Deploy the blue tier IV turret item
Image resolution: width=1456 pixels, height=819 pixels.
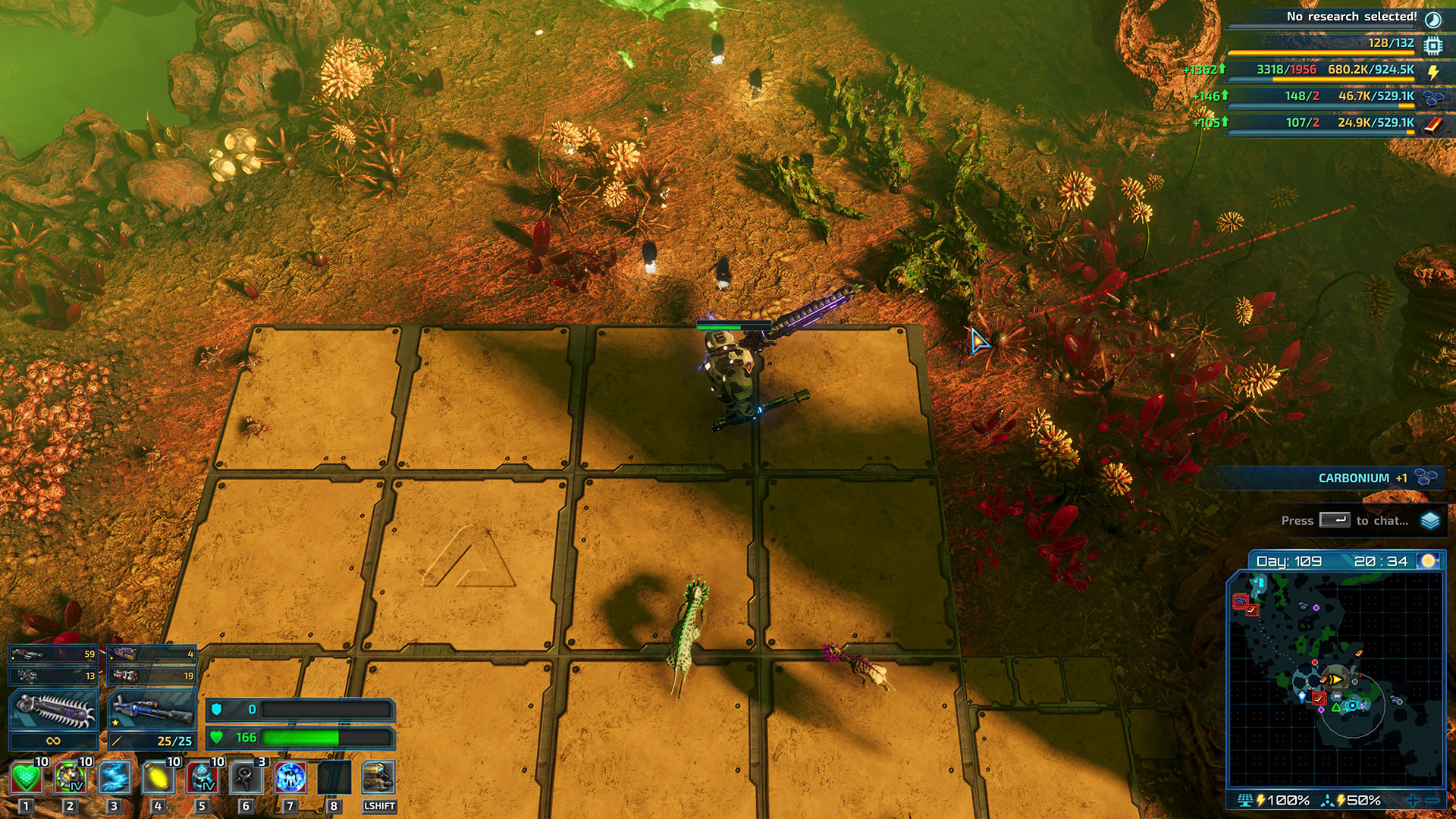click(x=202, y=777)
